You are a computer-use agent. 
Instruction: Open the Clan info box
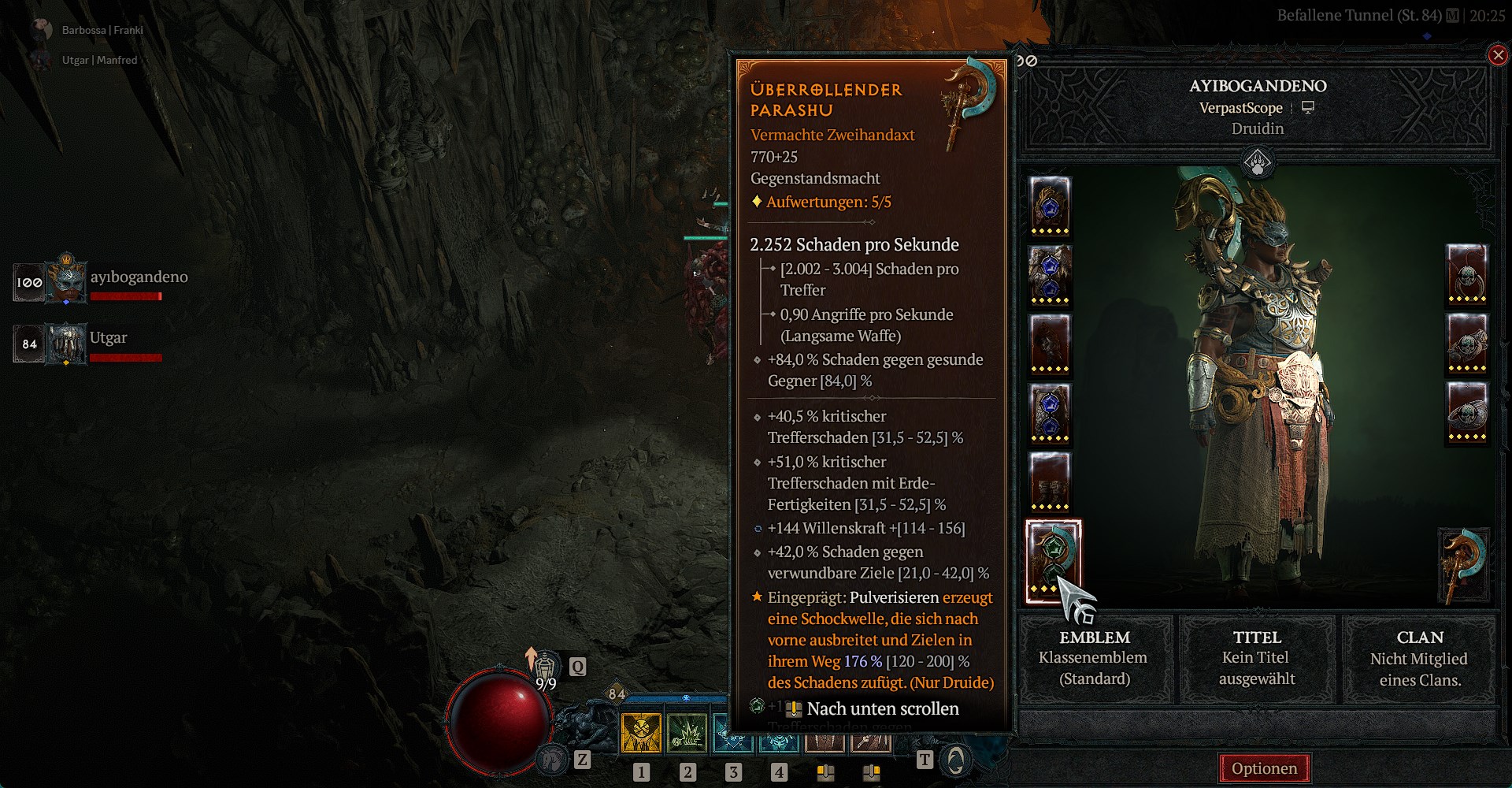point(1419,658)
